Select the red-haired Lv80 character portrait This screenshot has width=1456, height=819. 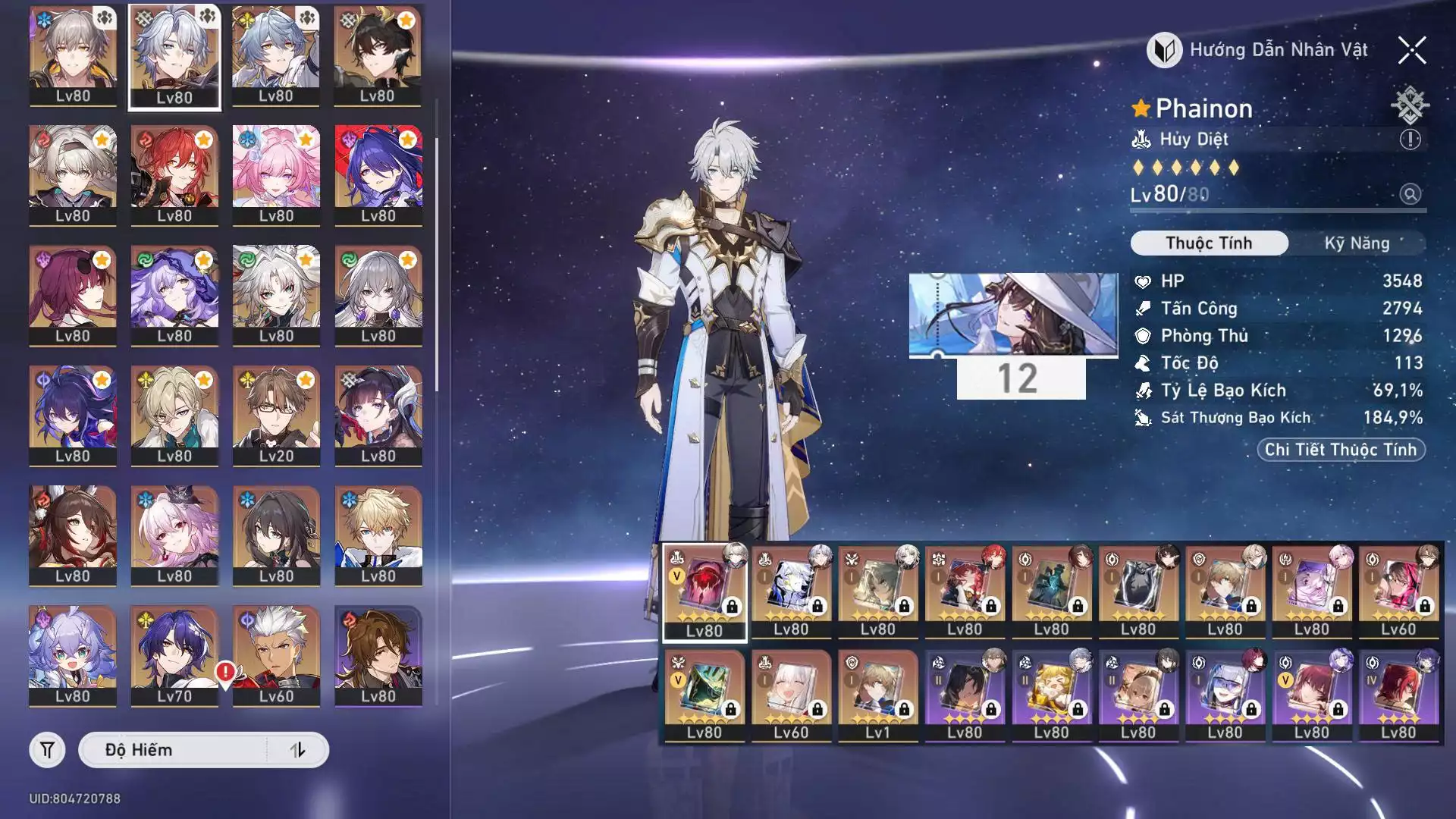coord(174,174)
